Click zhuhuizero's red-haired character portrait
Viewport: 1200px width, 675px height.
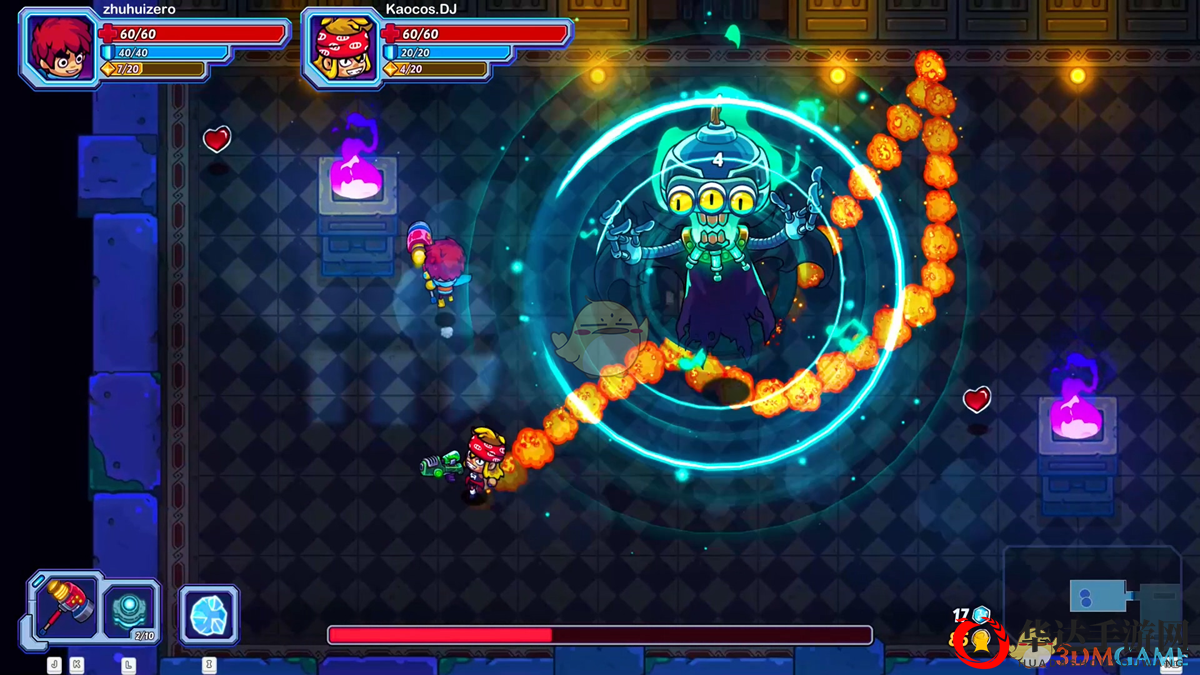pos(59,47)
